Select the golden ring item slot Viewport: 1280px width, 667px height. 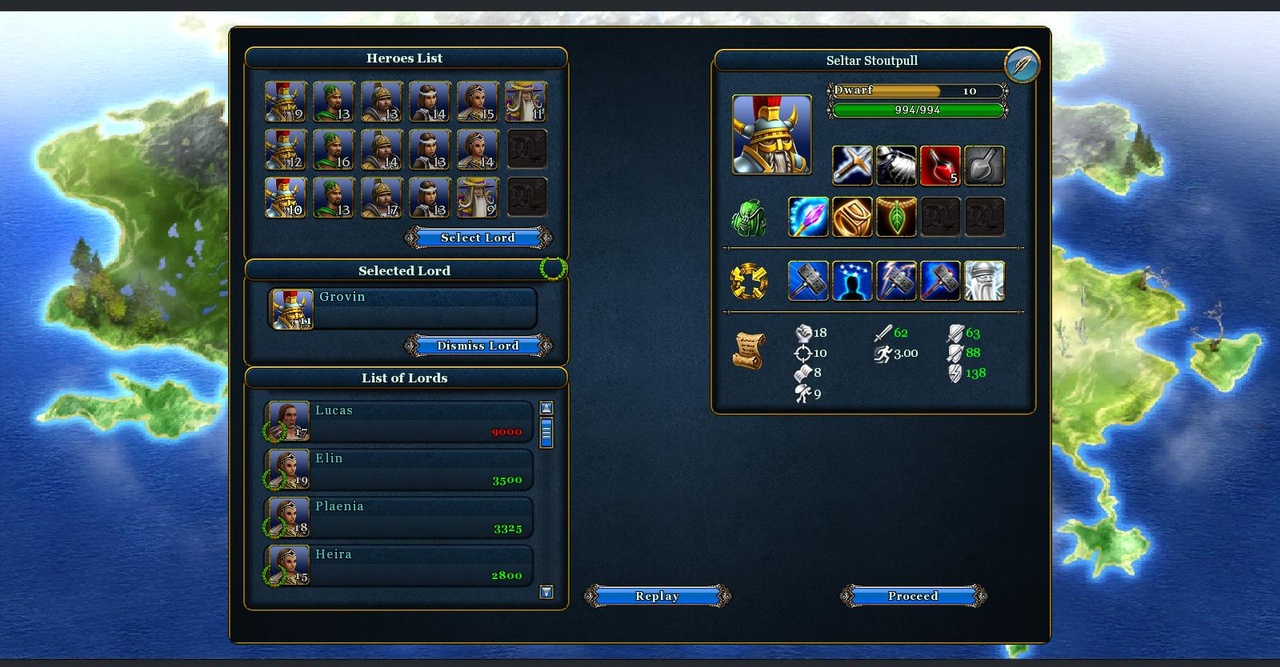(852, 217)
